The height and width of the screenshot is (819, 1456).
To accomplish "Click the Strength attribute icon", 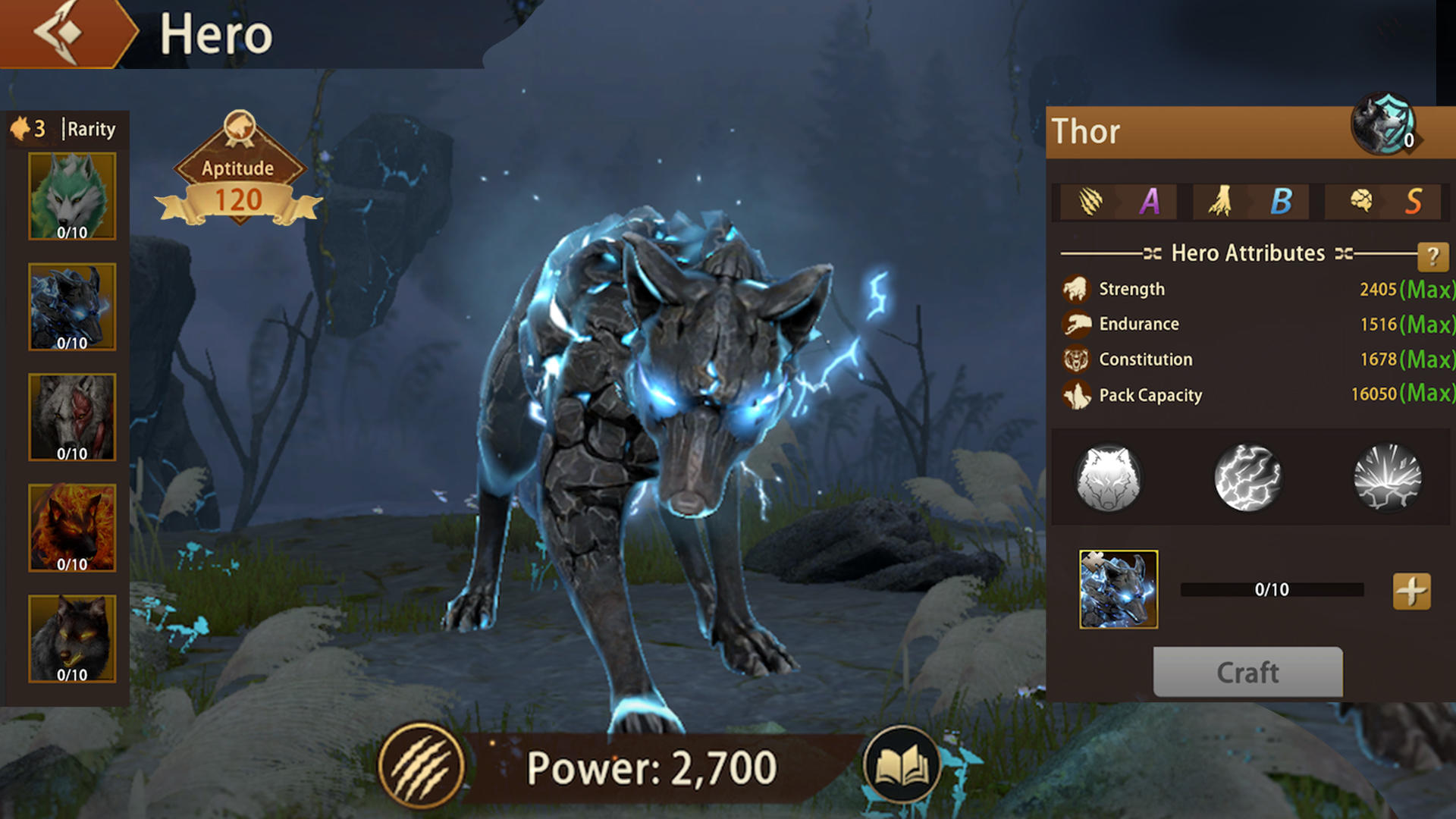I will pyautogui.click(x=1075, y=288).
